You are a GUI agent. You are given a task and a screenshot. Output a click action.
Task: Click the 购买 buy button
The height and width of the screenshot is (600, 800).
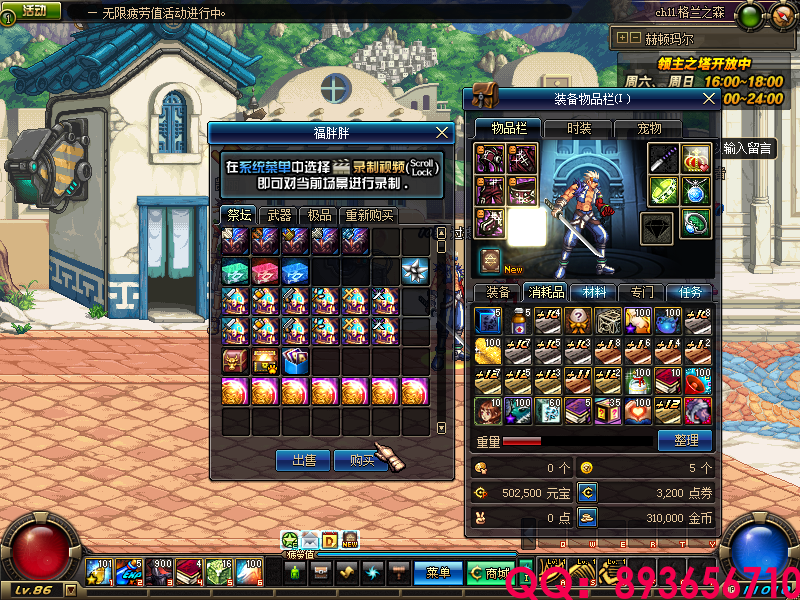(x=362, y=460)
